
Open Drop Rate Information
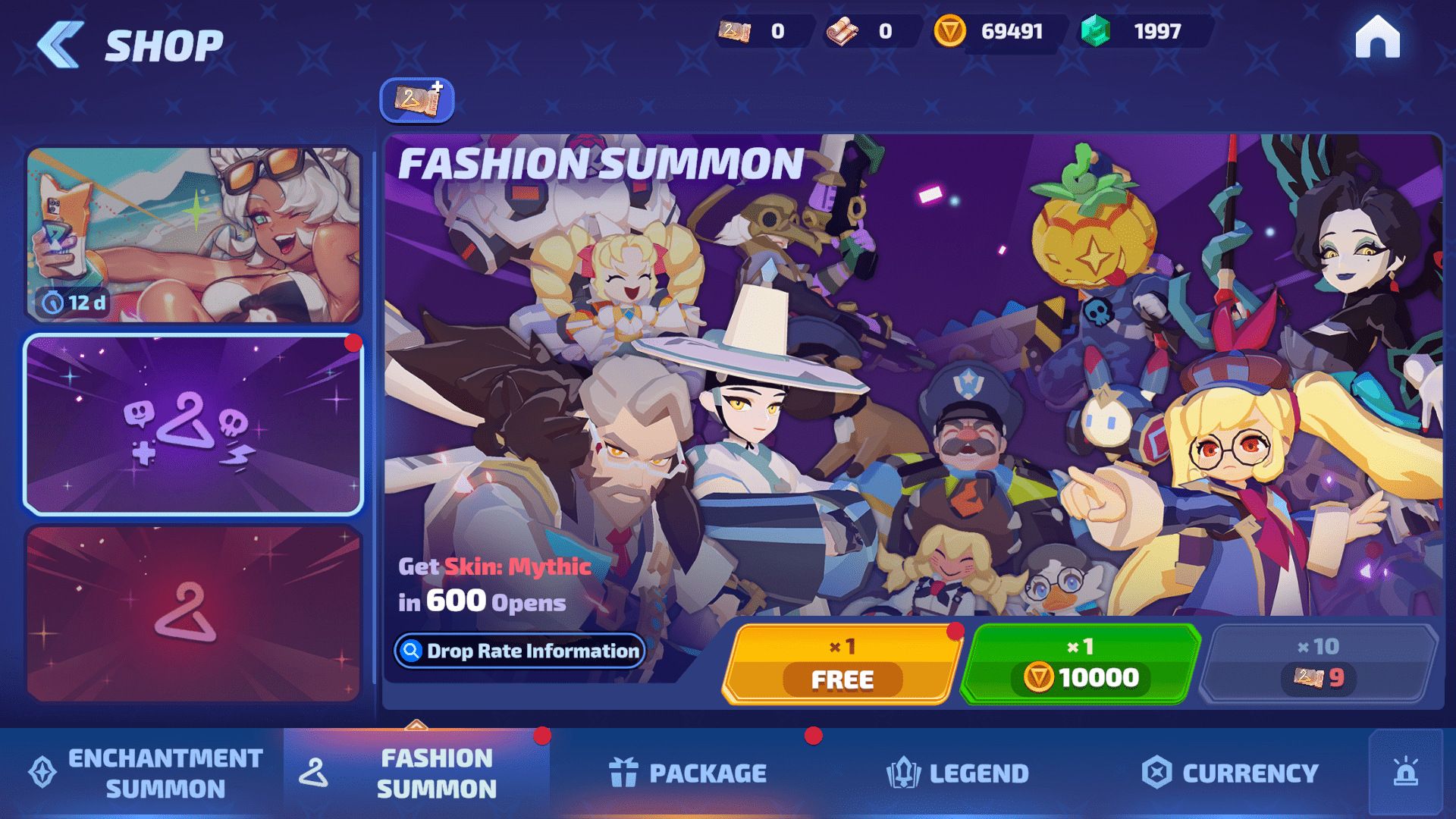pyautogui.click(x=519, y=651)
